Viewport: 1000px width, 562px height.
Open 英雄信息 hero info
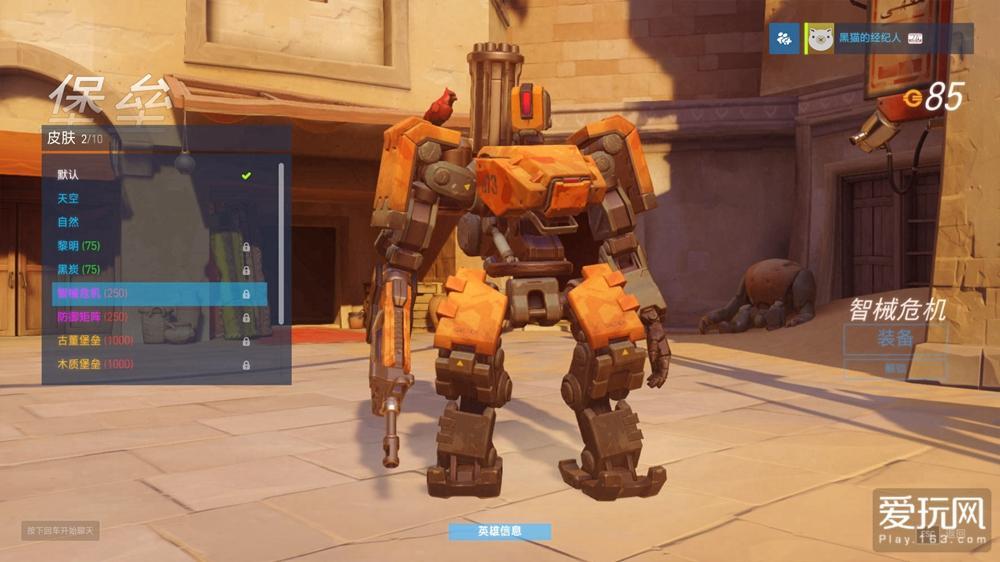click(499, 531)
